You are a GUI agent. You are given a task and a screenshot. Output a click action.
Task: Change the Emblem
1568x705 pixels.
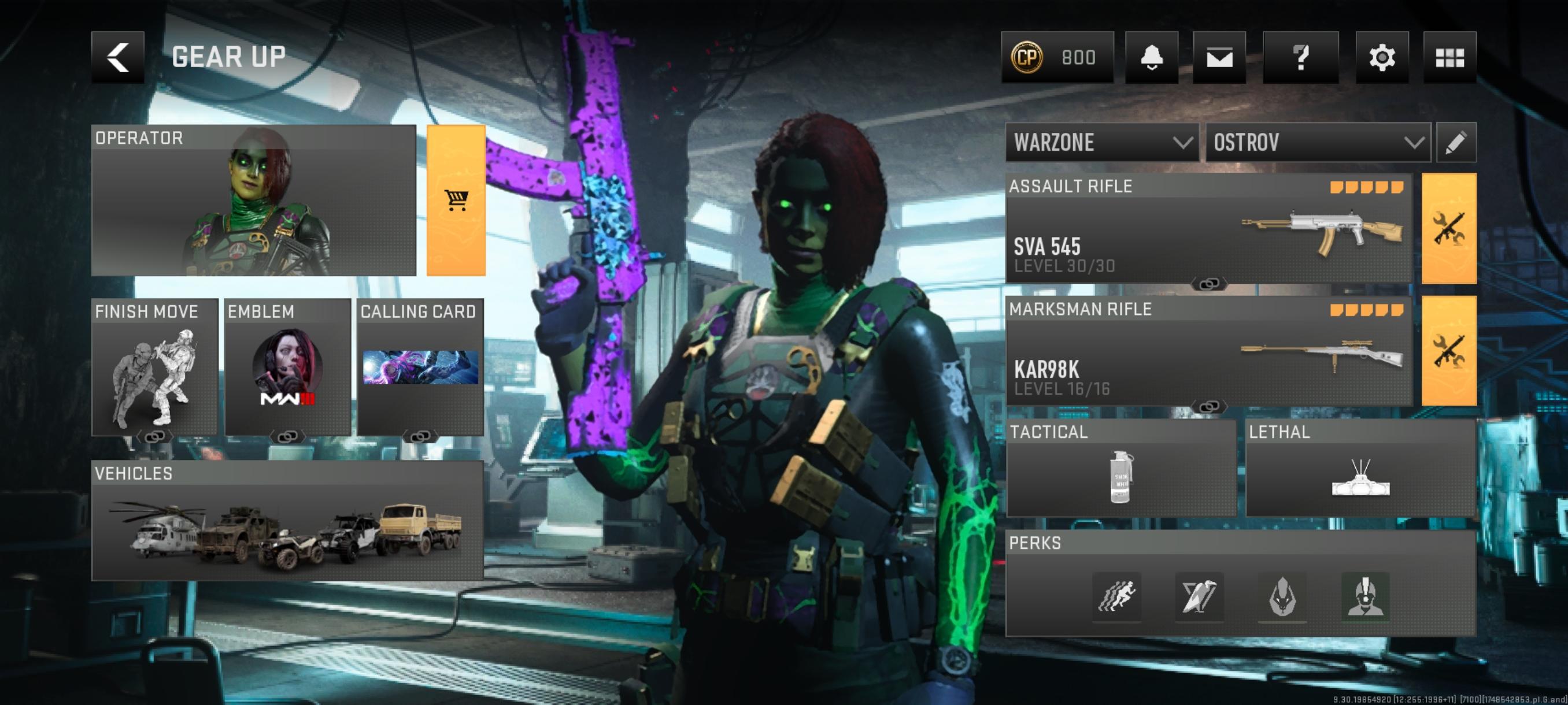287,367
